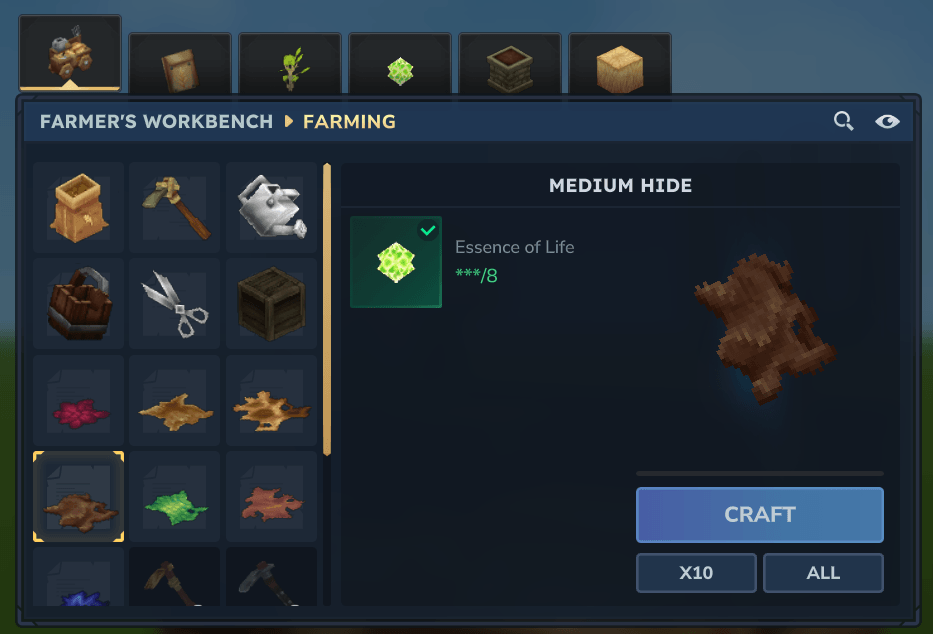Select the planter box tab
Screen dimensions: 933x634
click(x=510, y=68)
